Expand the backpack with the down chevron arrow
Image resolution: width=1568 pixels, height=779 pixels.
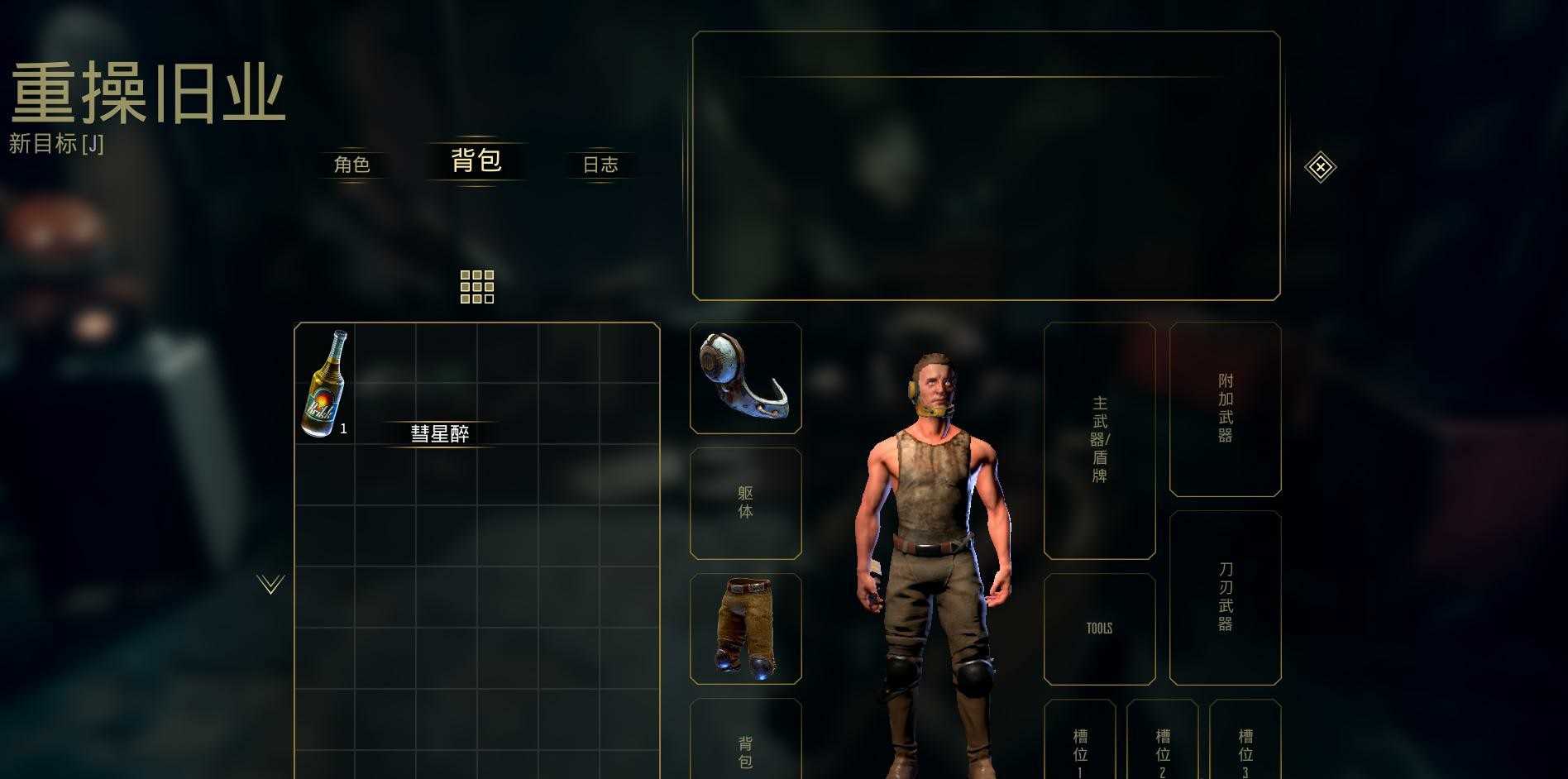point(270,585)
